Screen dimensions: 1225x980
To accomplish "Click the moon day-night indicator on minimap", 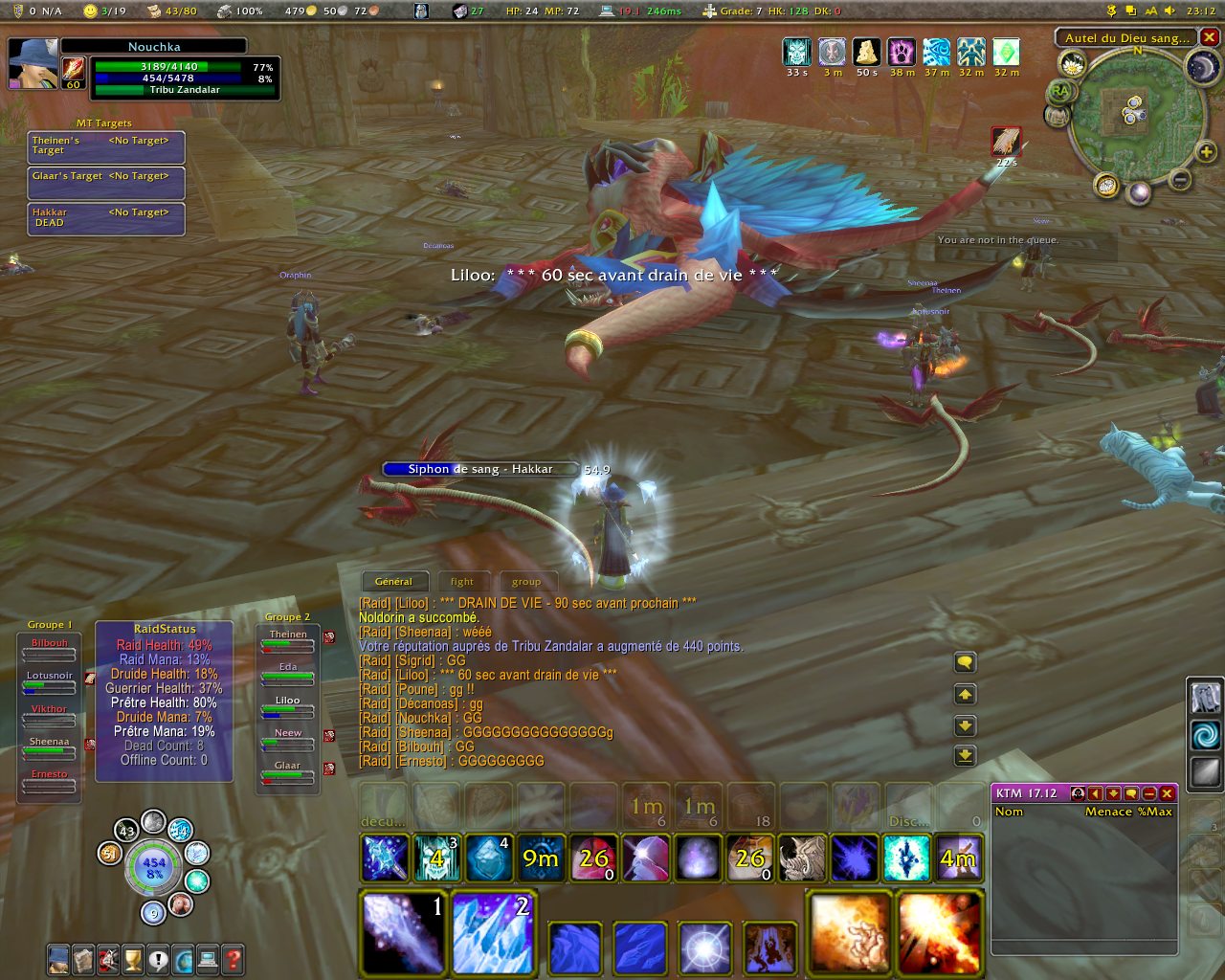I will [x=1200, y=66].
